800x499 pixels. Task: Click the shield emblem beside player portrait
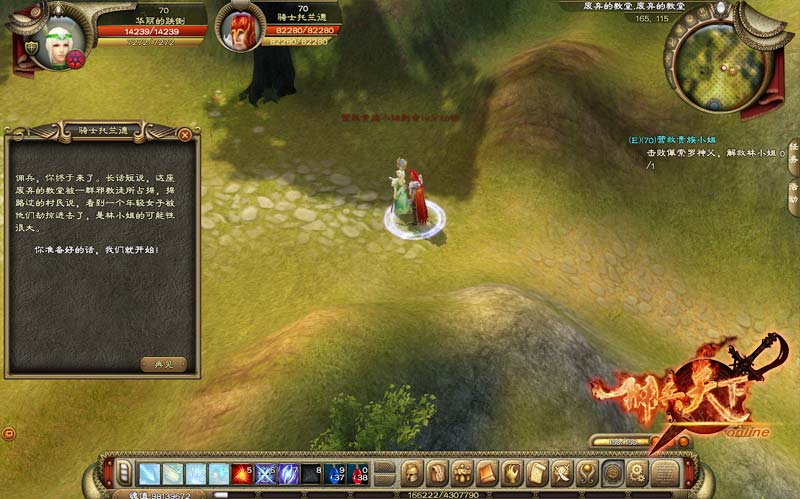[32, 47]
